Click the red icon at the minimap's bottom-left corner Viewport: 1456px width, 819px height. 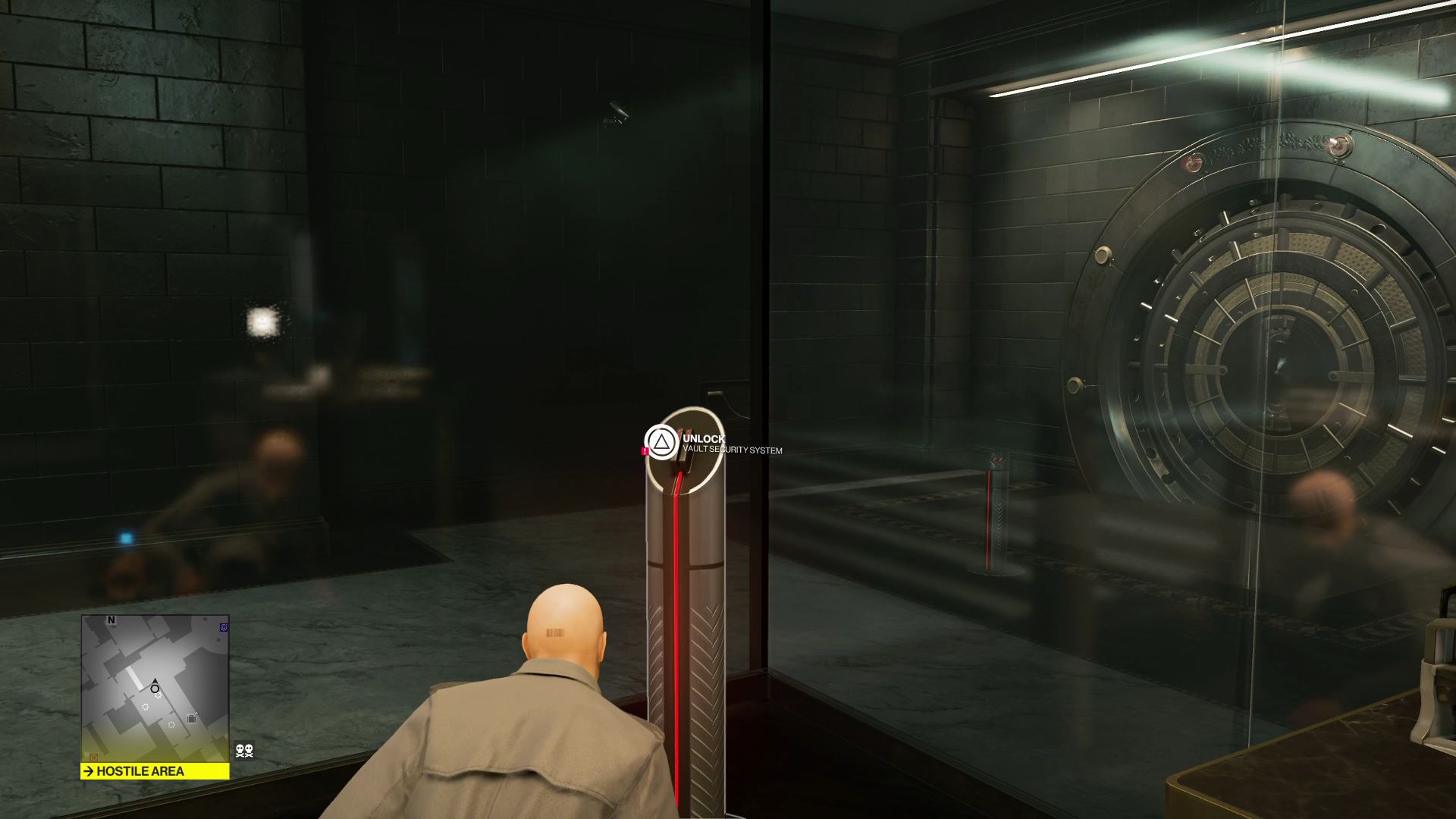93,756
